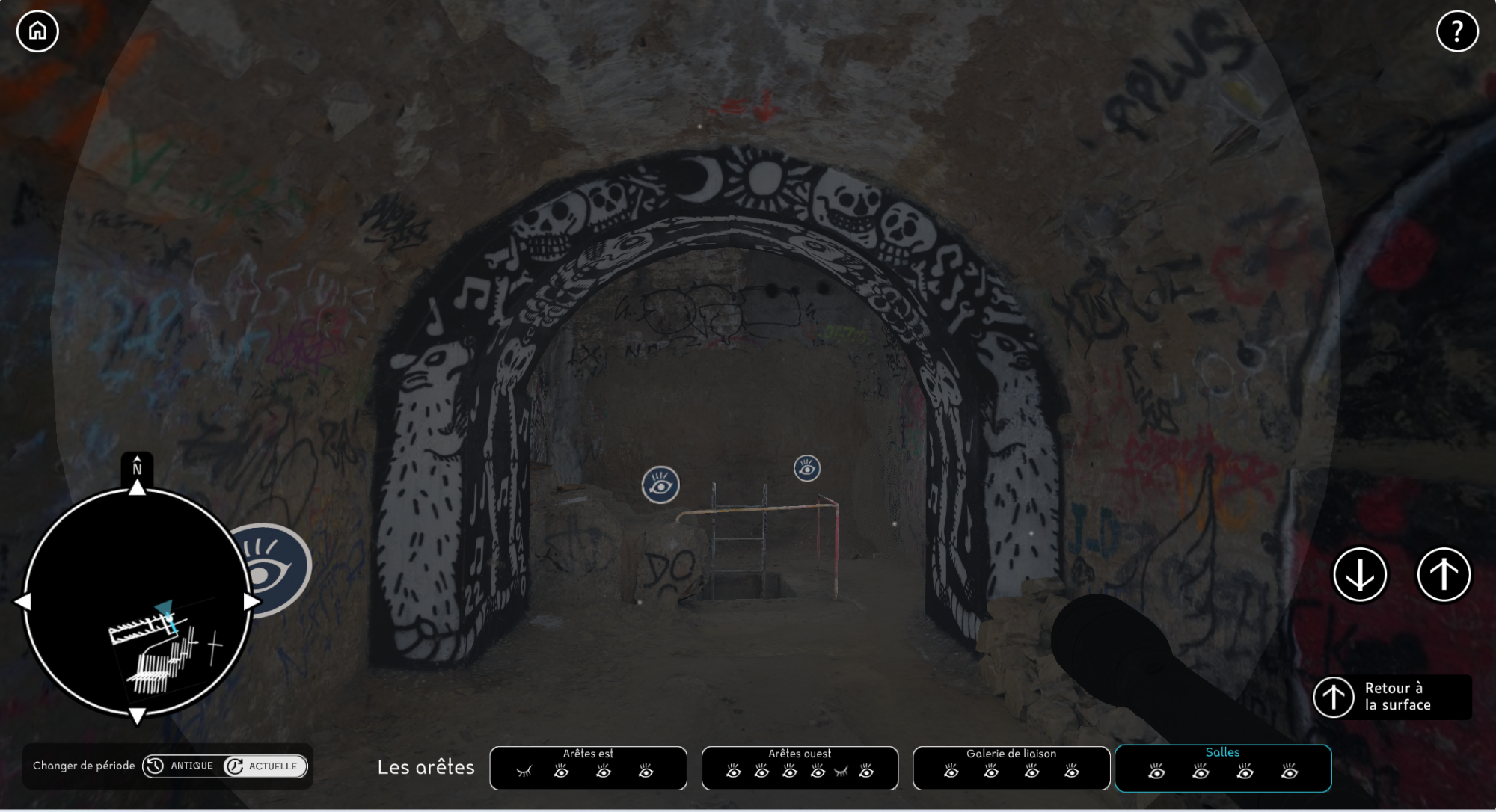
Task: Click the north arrow on the compass
Action: [x=137, y=487]
